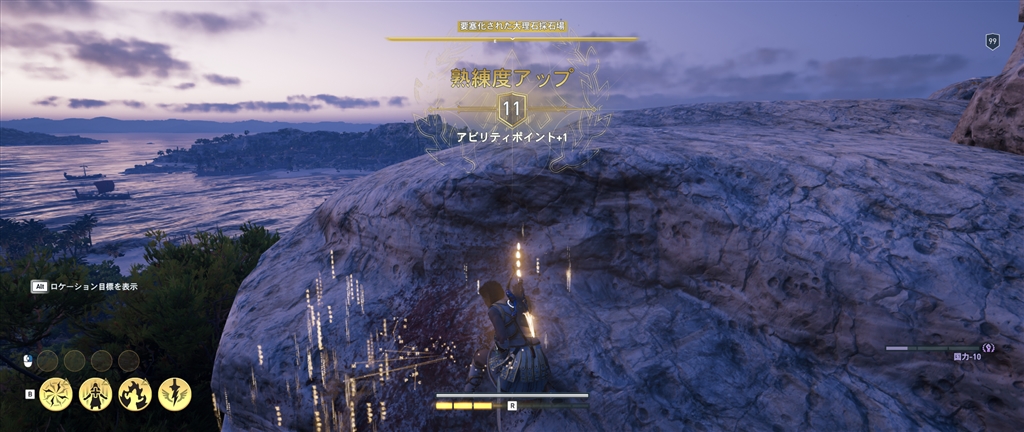
Task: Click the level 99 shield badge
Action: [x=992, y=41]
